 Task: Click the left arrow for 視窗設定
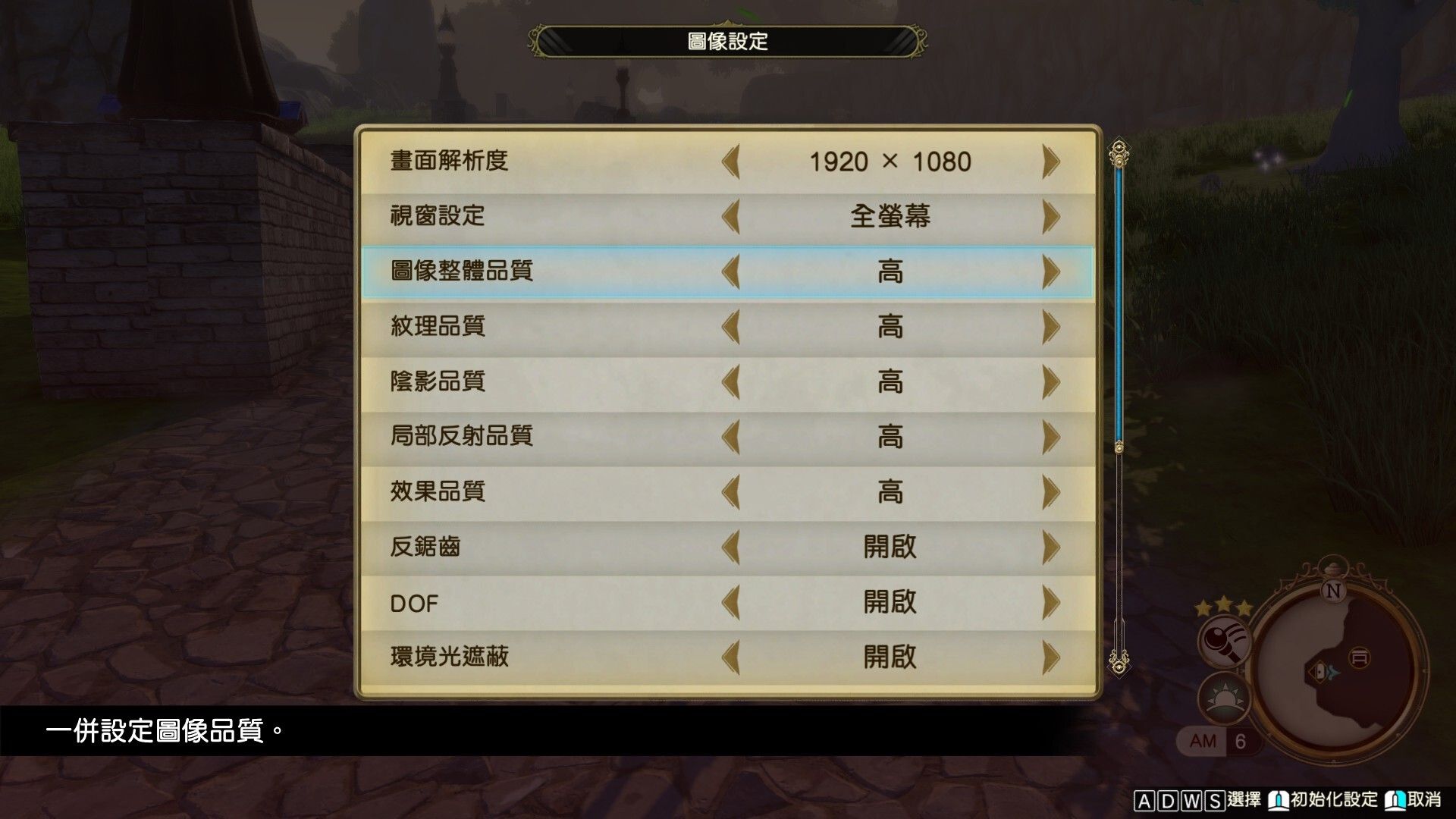click(732, 216)
